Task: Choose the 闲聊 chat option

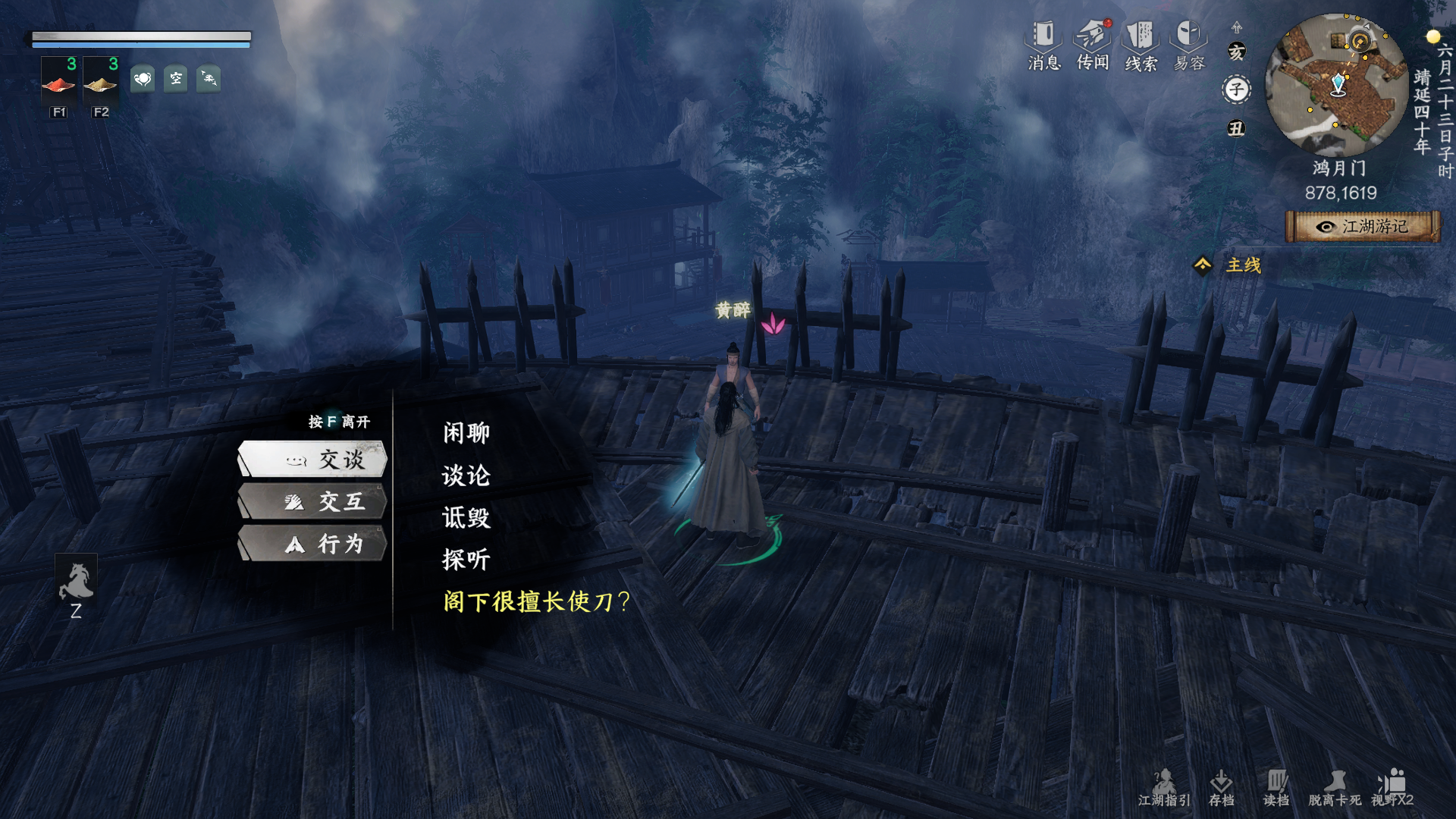Action: click(465, 432)
